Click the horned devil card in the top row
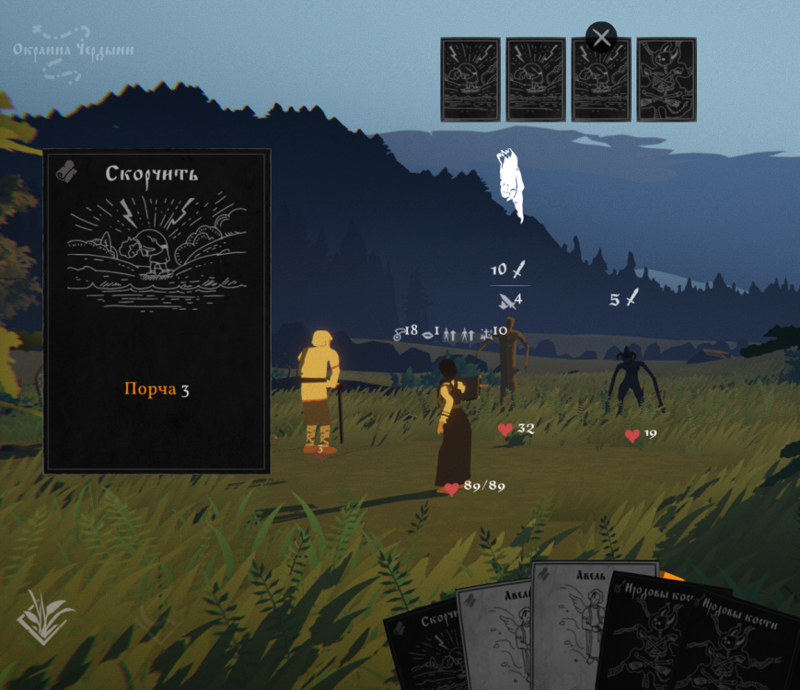This screenshot has height=690, width=800. click(666, 79)
